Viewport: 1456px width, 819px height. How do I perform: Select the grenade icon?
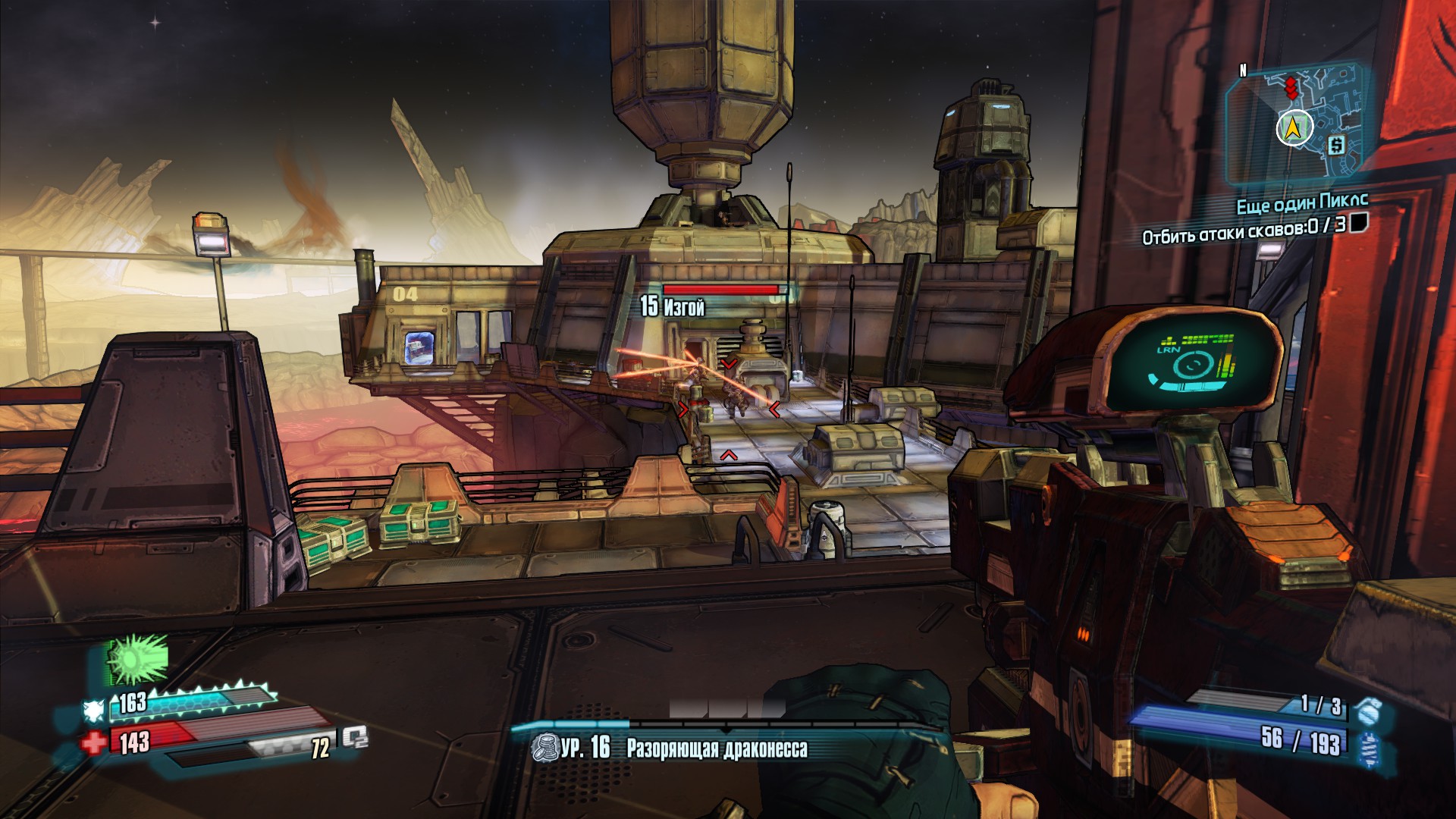pyautogui.click(x=1369, y=711)
